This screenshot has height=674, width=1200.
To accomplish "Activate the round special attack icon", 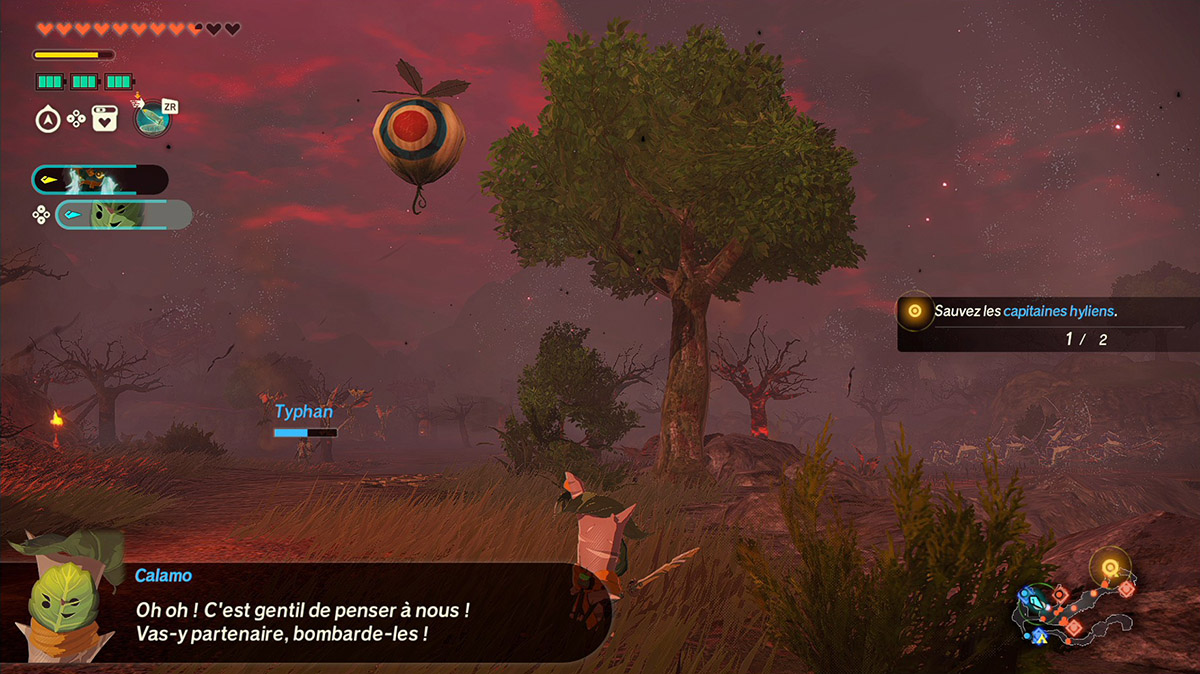I will [152, 119].
